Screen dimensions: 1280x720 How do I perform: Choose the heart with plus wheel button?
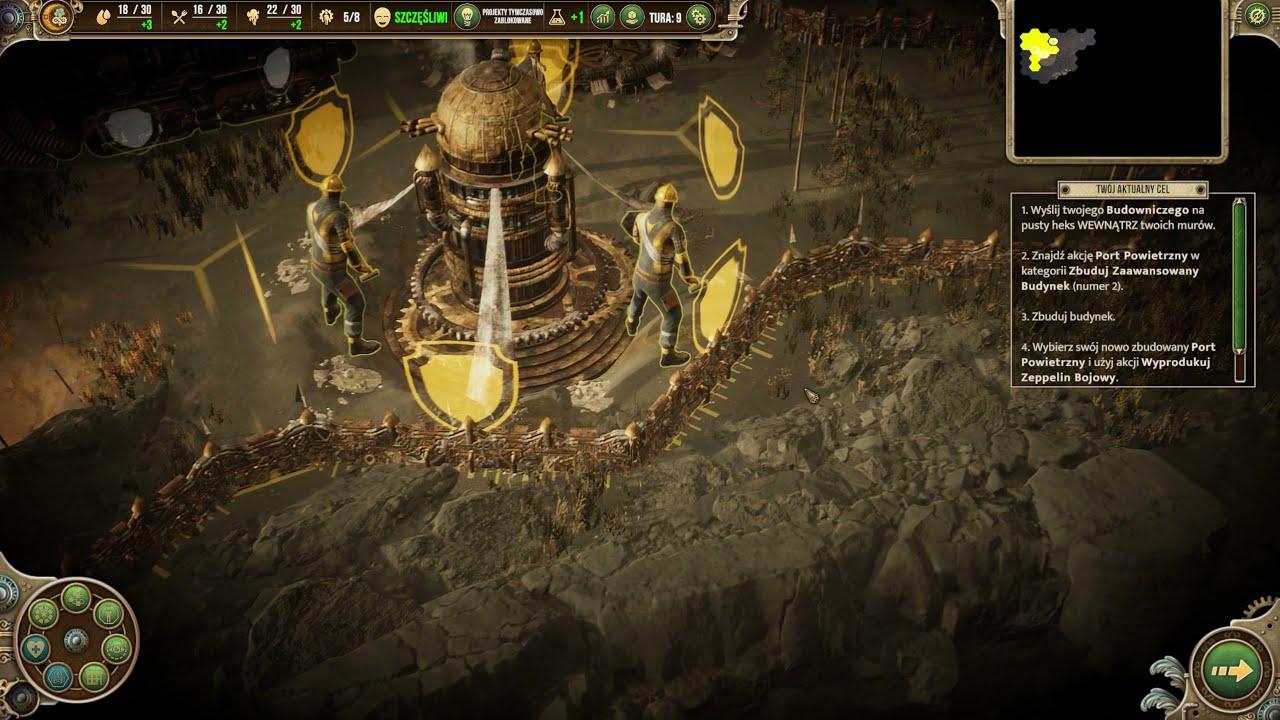pyautogui.click(x=36, y=649)
